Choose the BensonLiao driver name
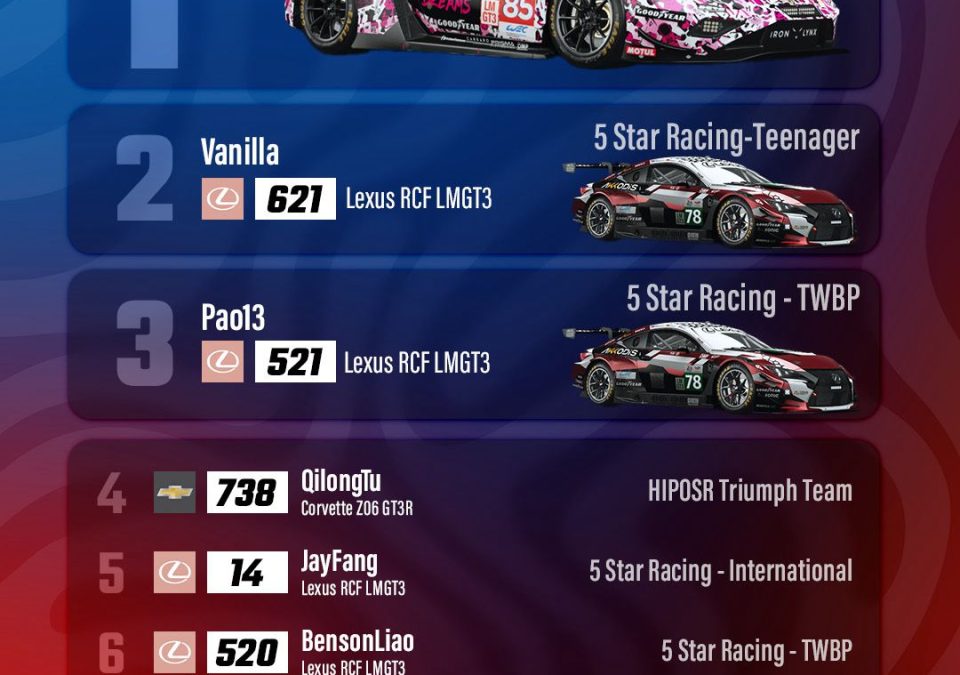The width and height of the screenshot is (960, 675). [357, 642]
